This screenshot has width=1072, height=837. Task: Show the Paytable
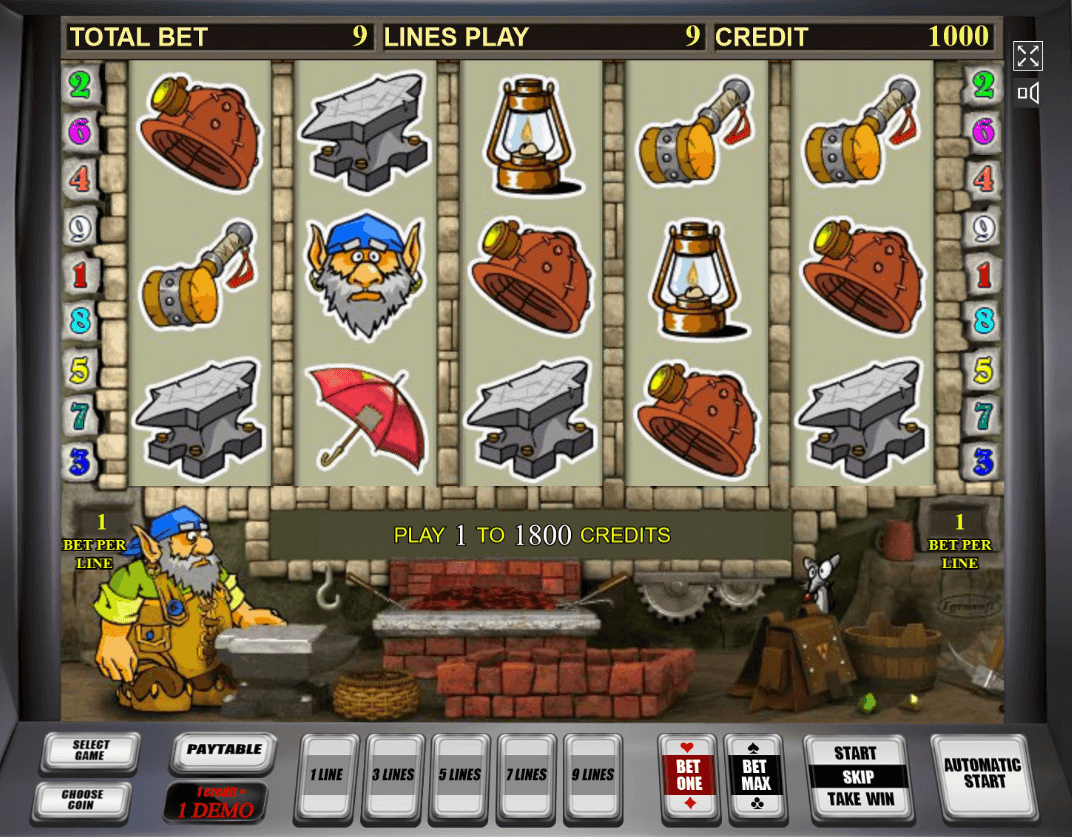(x=224, y=750)
